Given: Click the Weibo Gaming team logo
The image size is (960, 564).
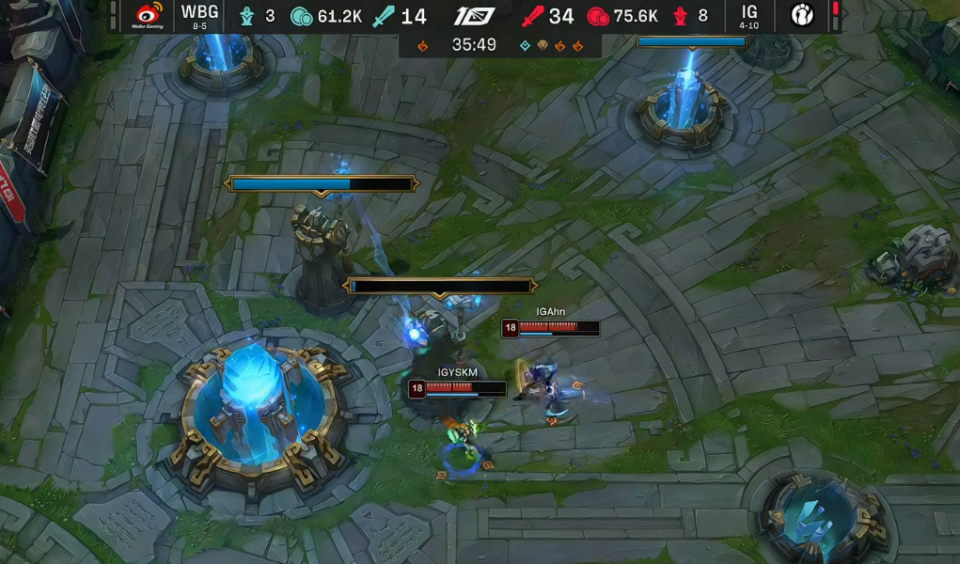Looking at the screenshot, I should [149, 16].
